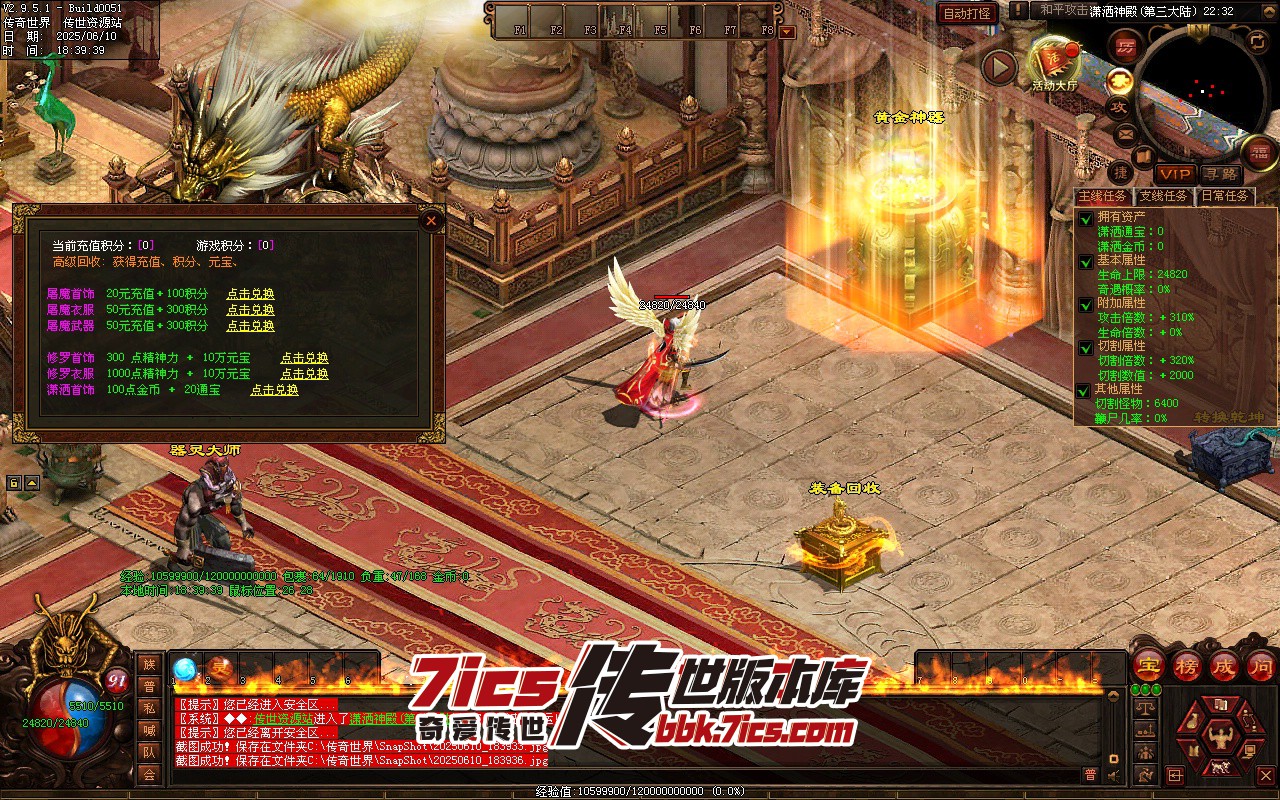Open the VIP panel

(1176, 174)
